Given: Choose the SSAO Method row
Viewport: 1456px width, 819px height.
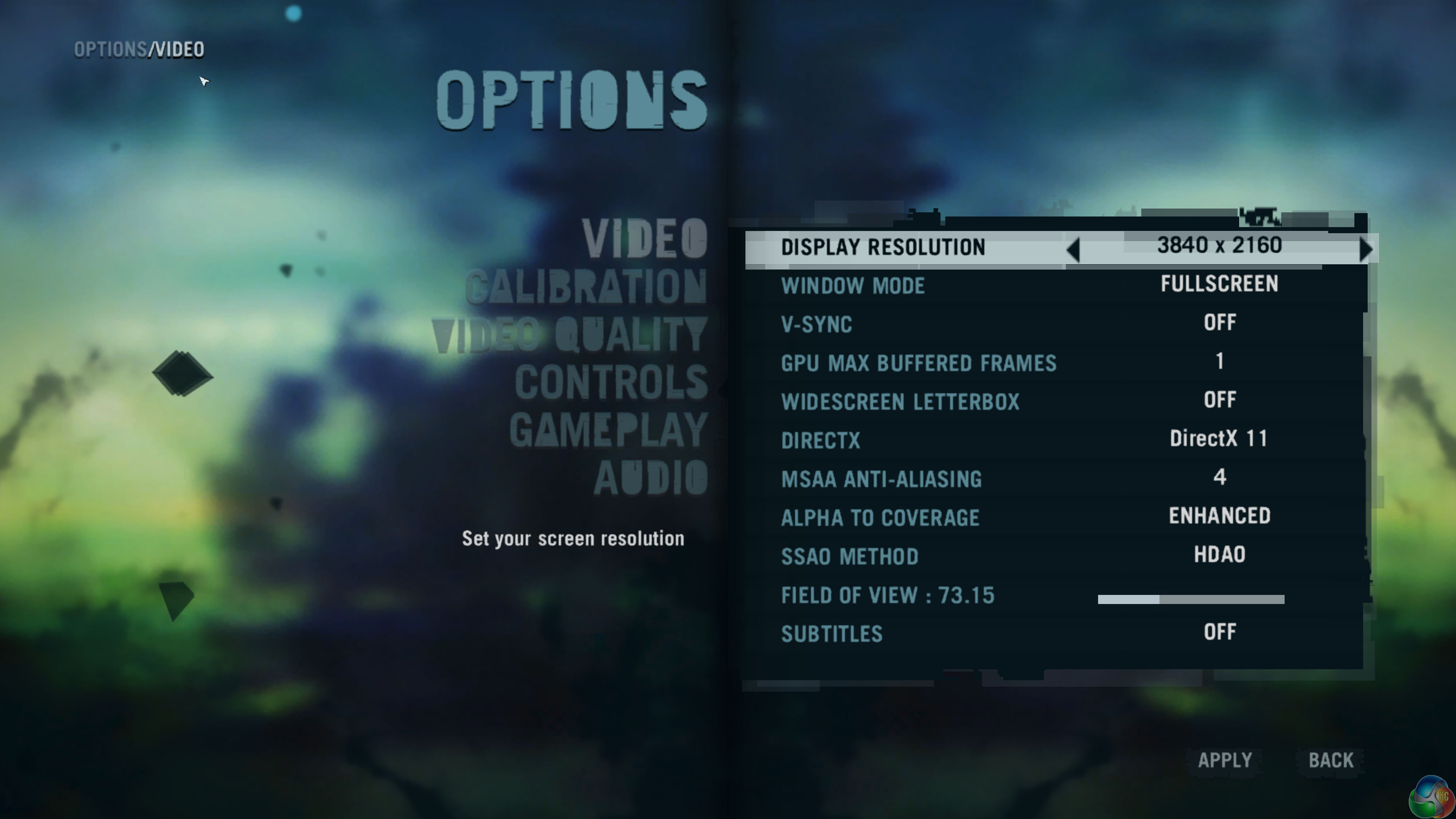Looking at the screenshot, I should 1055,555.
